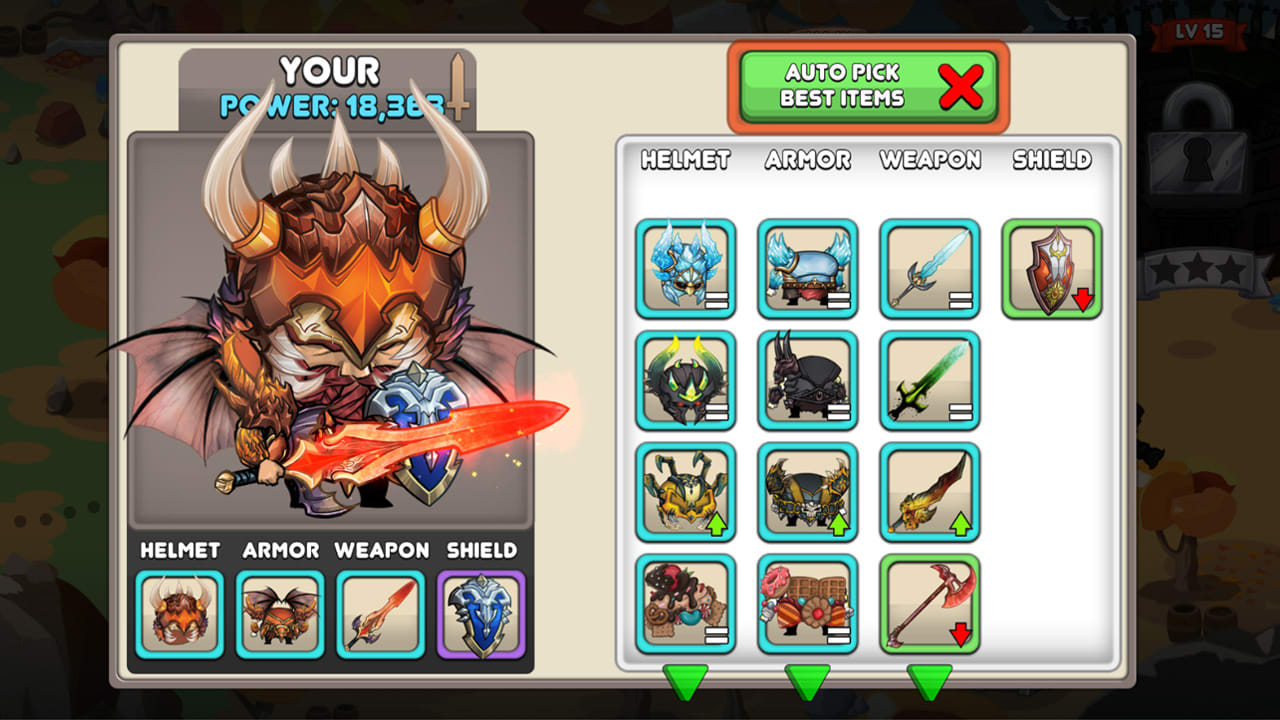Select the blue crystal sword

coord(929,267)
